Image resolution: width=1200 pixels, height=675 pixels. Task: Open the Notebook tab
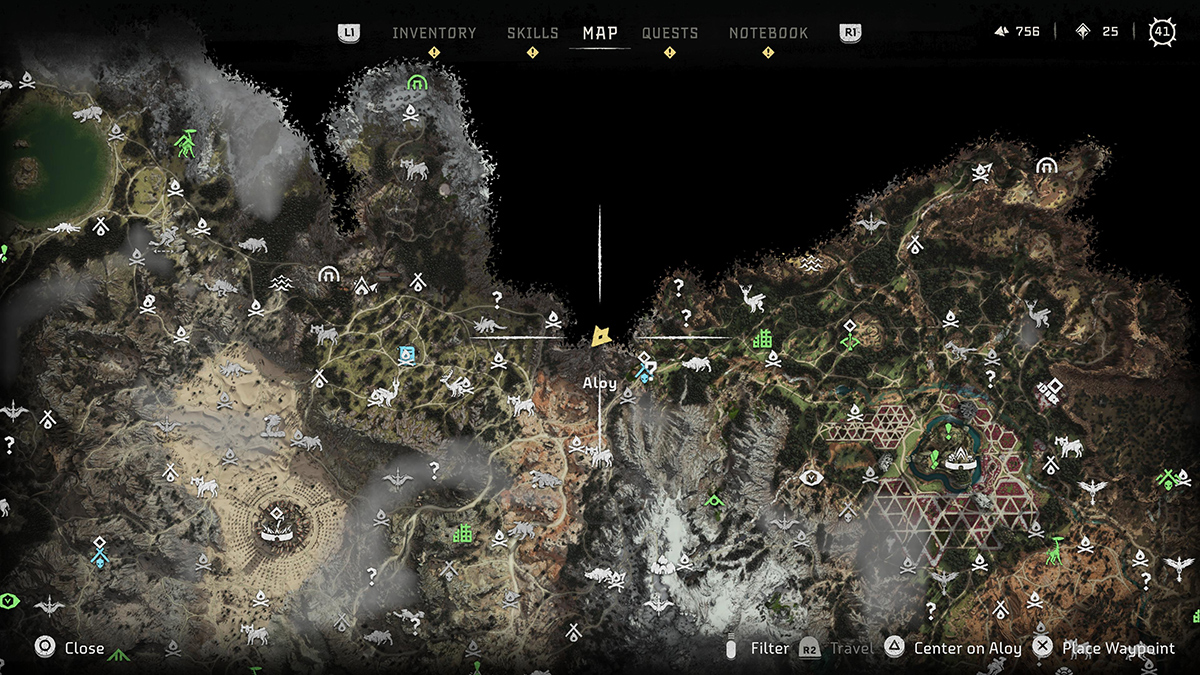tap(768, 33)
